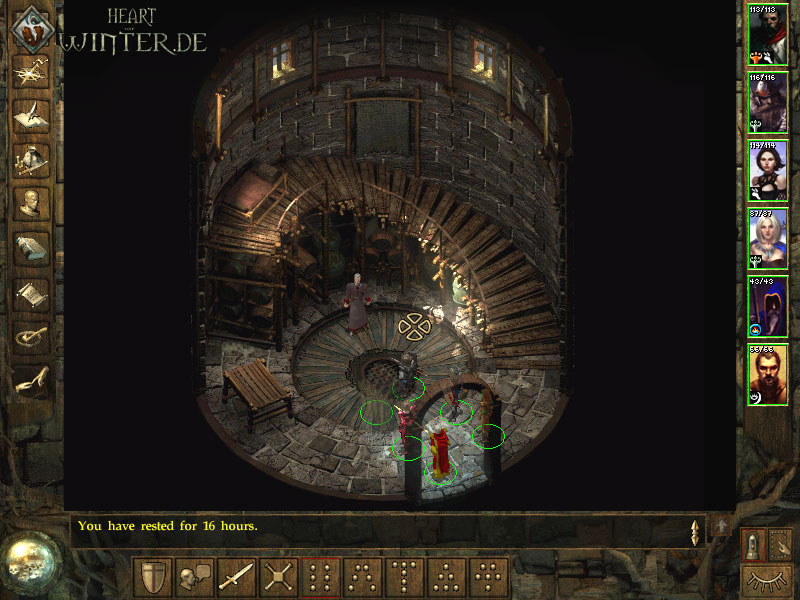Choose the dark-haired woman portrait

[x=768, y=171]
